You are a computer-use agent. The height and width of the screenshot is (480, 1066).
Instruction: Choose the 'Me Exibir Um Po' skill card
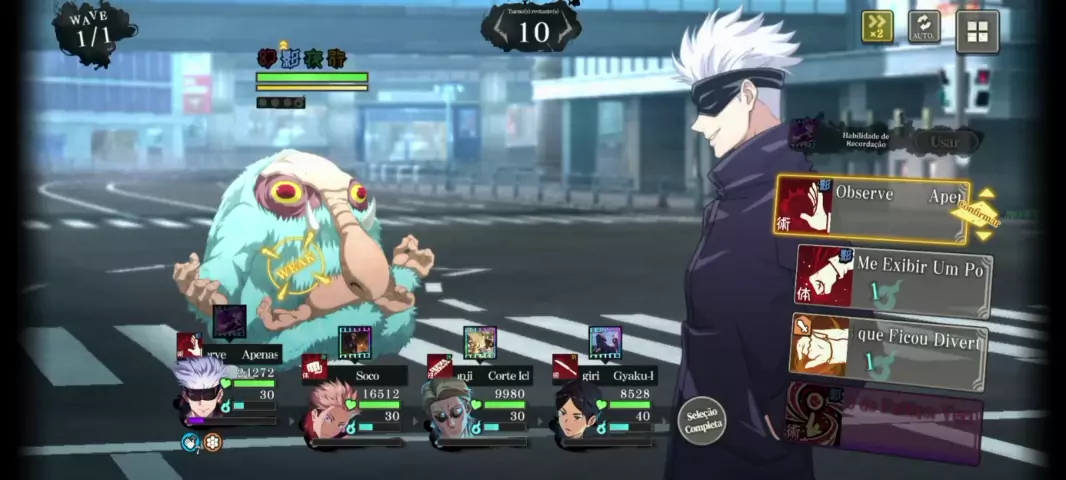(x=894, y=279)
